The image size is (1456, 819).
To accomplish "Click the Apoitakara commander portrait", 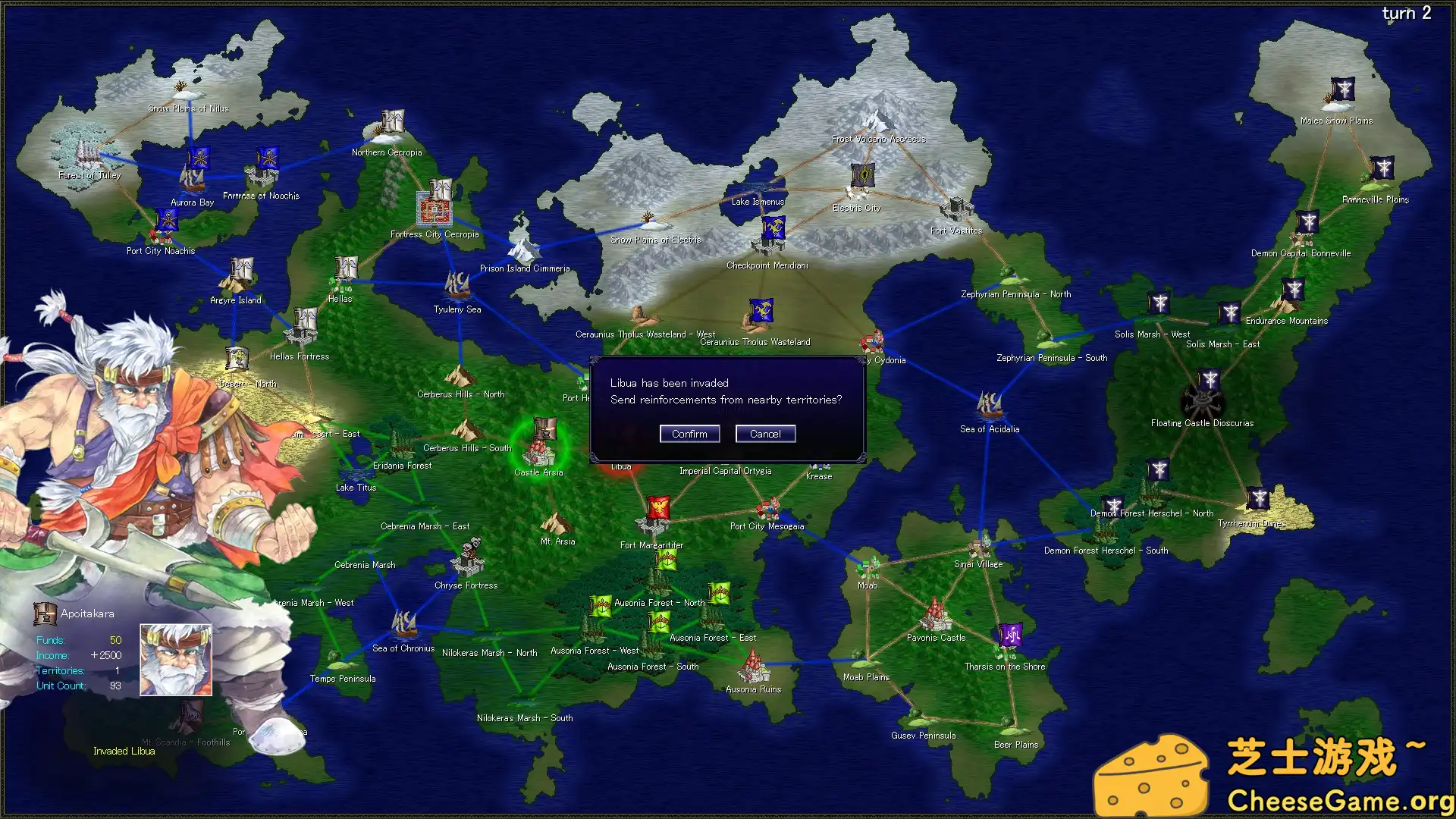I will coord(175,659).
